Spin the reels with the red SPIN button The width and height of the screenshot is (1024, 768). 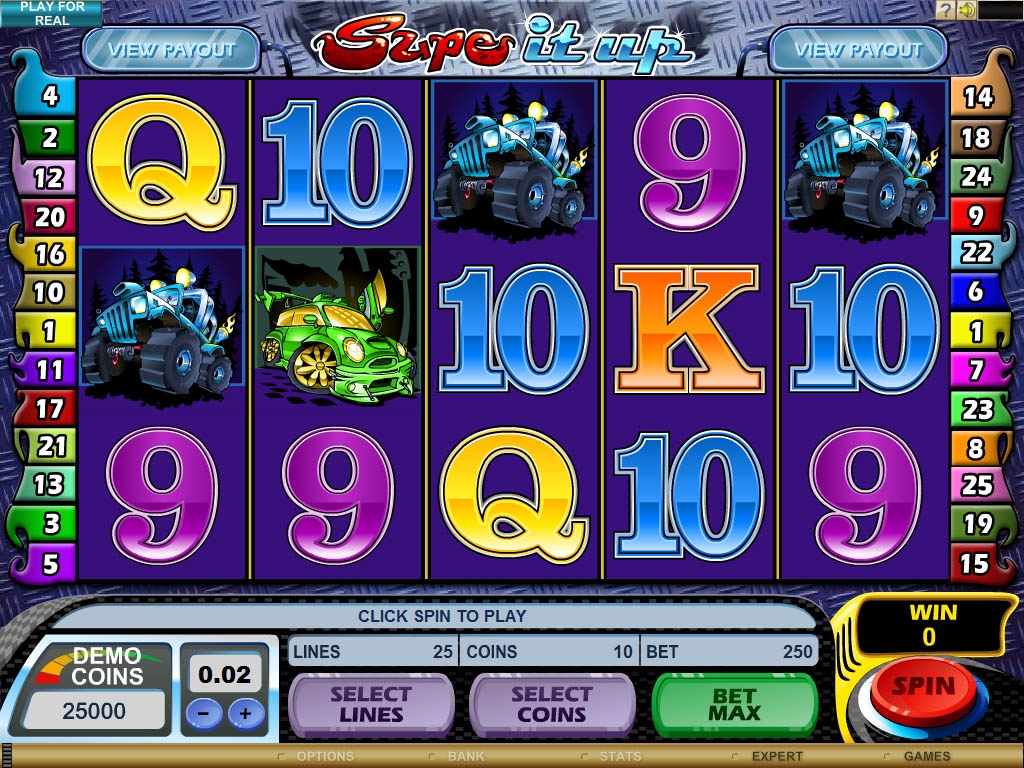(x=924, y=689)
